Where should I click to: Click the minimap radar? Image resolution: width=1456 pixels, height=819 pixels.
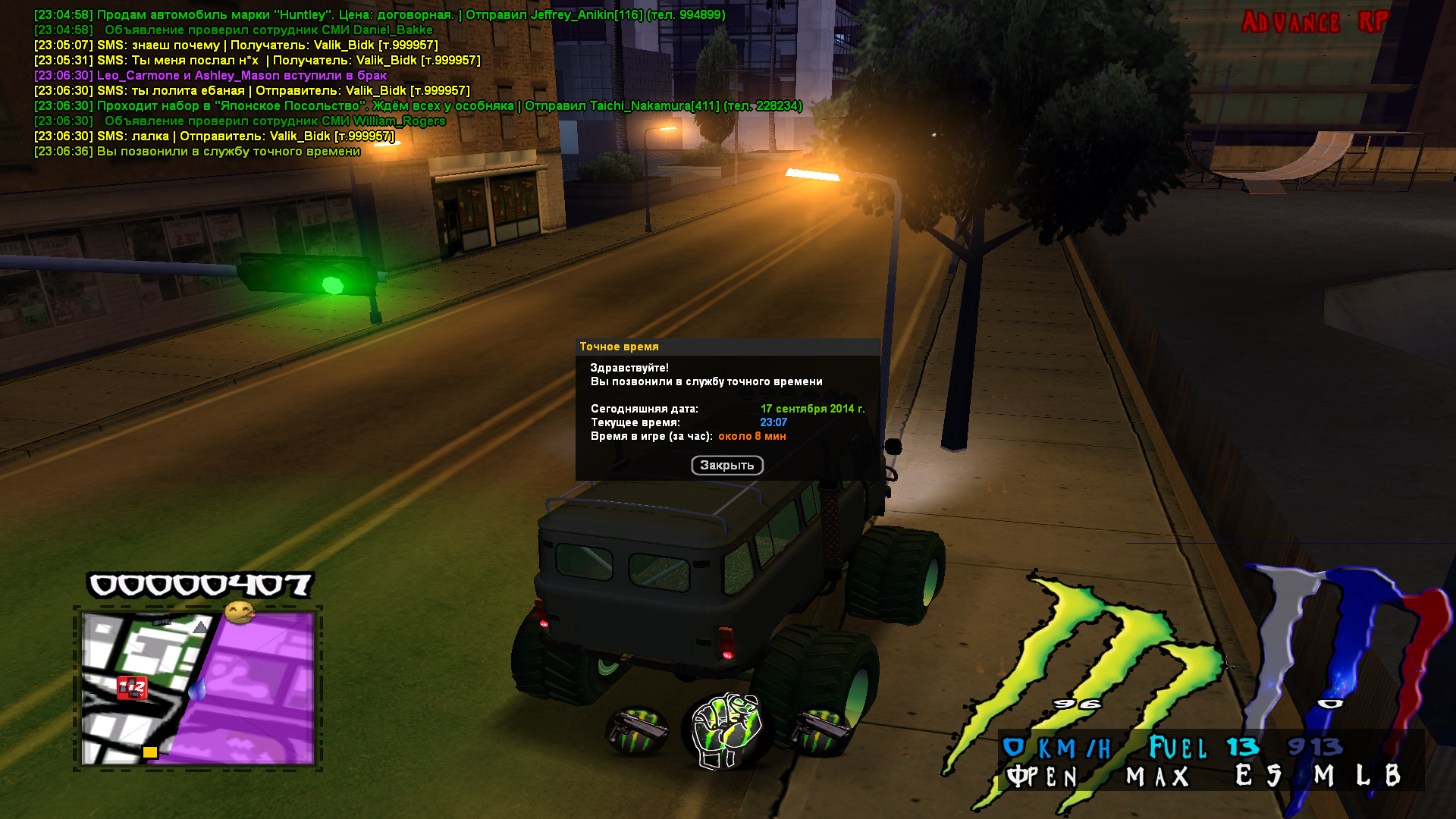pyautogui.click(x=198, y=688)
